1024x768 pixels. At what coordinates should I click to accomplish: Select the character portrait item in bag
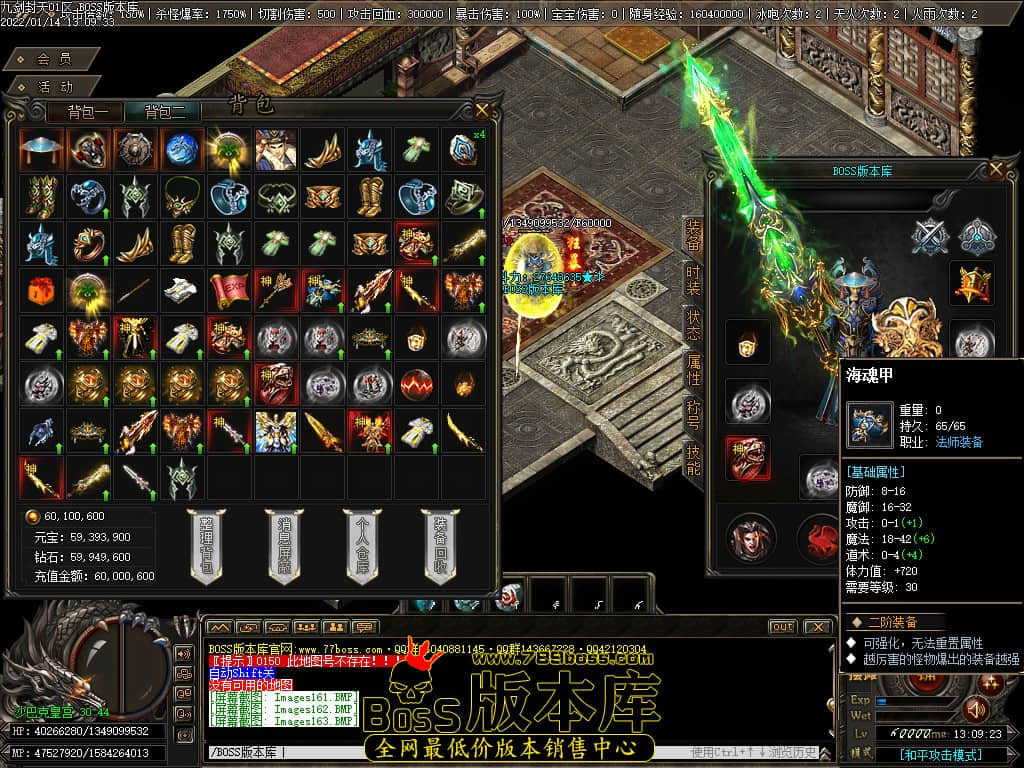[275, 148]
